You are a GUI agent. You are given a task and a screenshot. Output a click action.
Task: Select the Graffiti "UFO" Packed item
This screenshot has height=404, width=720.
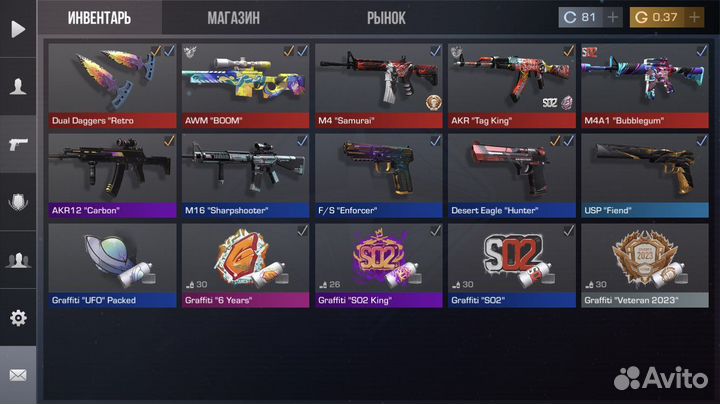point(112,264)
